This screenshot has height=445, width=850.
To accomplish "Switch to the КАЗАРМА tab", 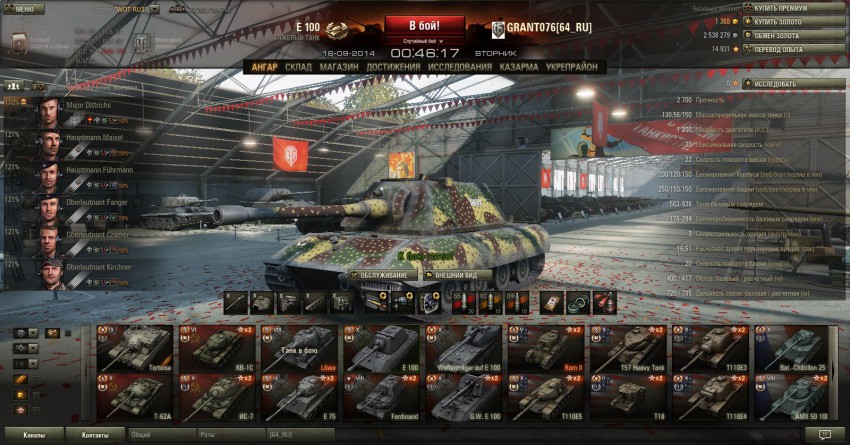I will tap(519, 67).
